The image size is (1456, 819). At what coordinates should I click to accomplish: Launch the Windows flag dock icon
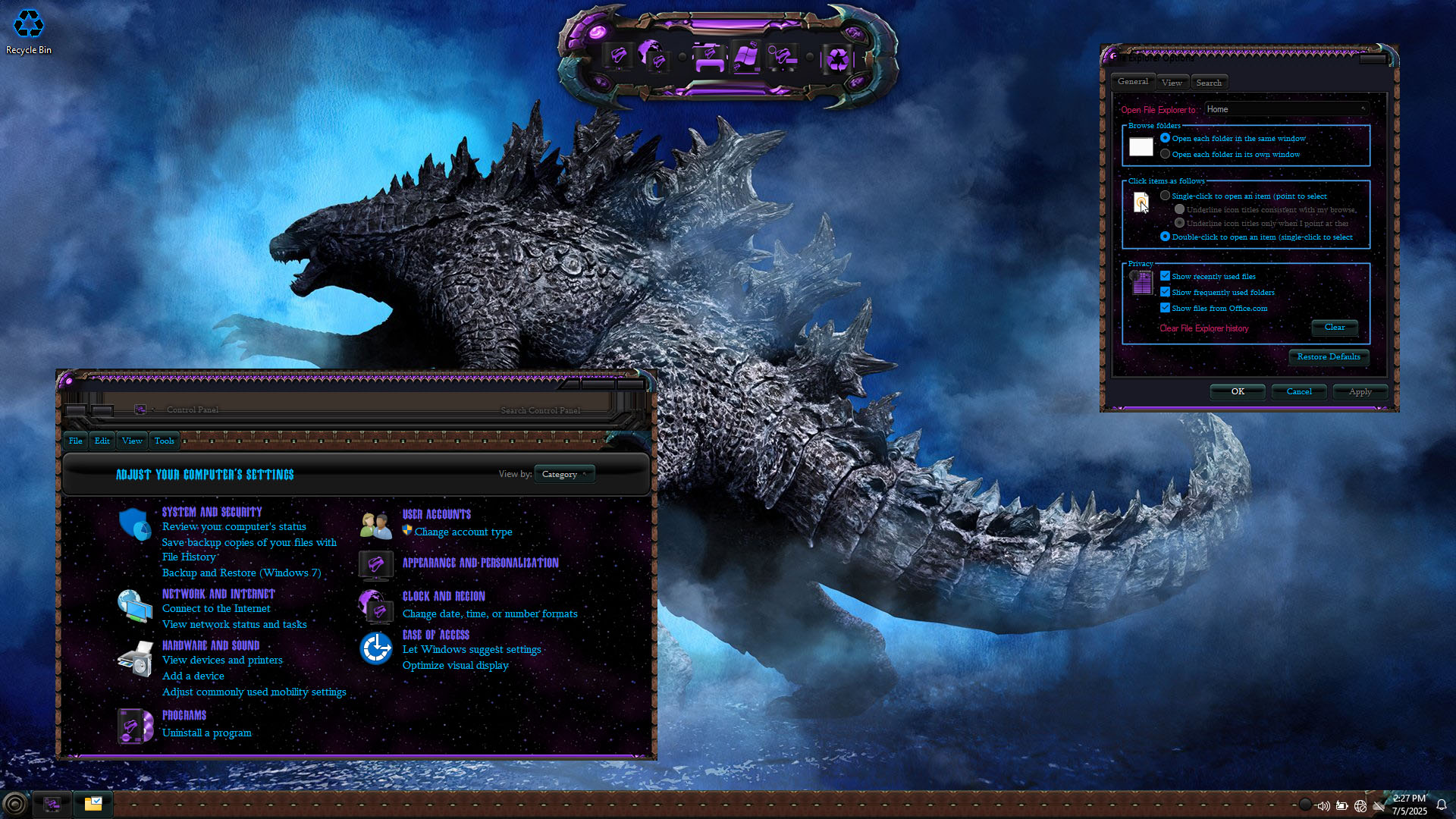tap(745, 57)
